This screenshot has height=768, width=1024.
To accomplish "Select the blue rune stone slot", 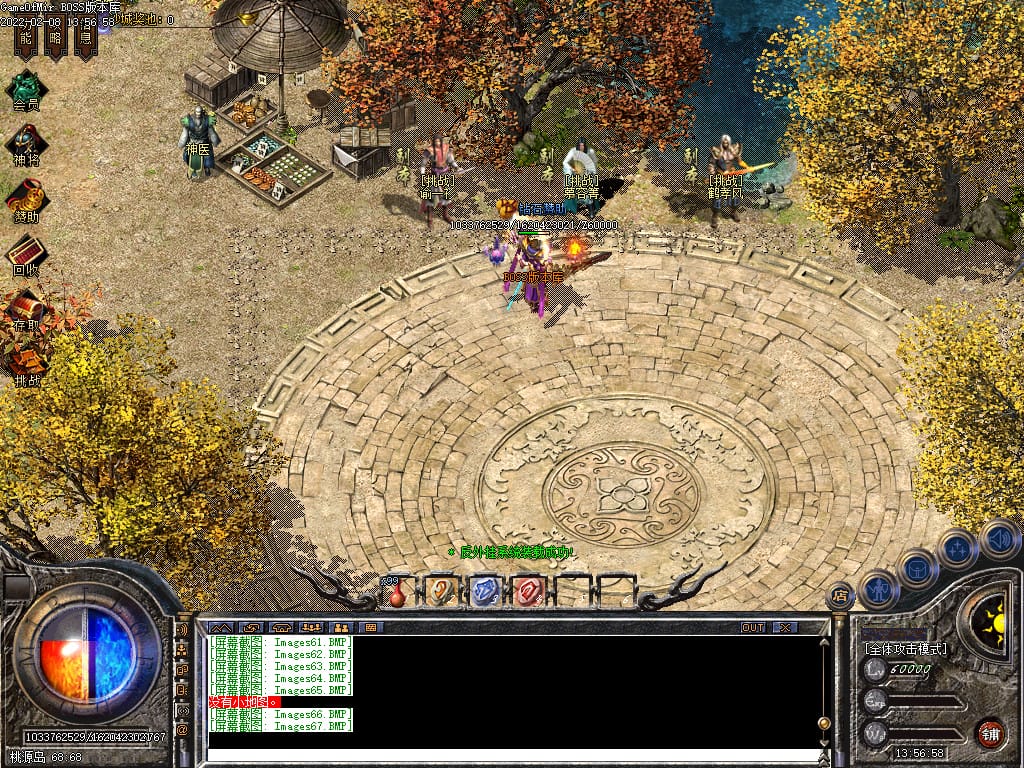I will click(484, 591).
